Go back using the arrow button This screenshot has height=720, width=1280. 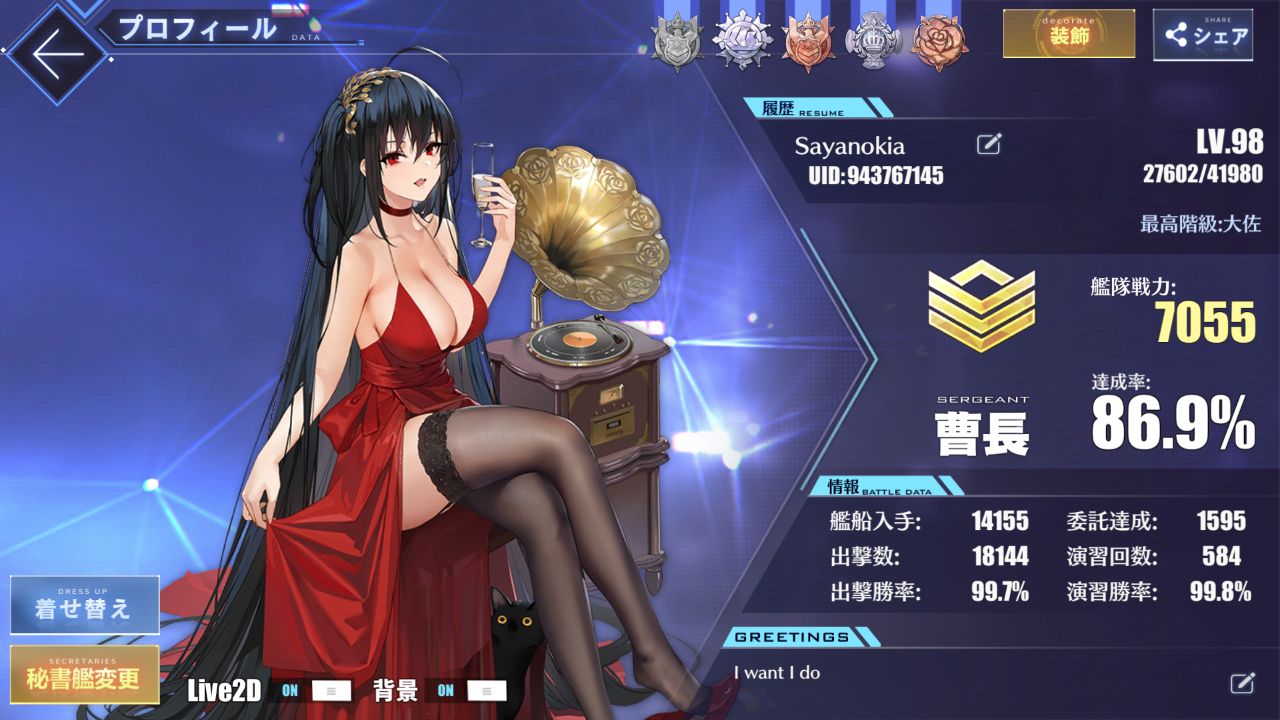coord(58,55)
